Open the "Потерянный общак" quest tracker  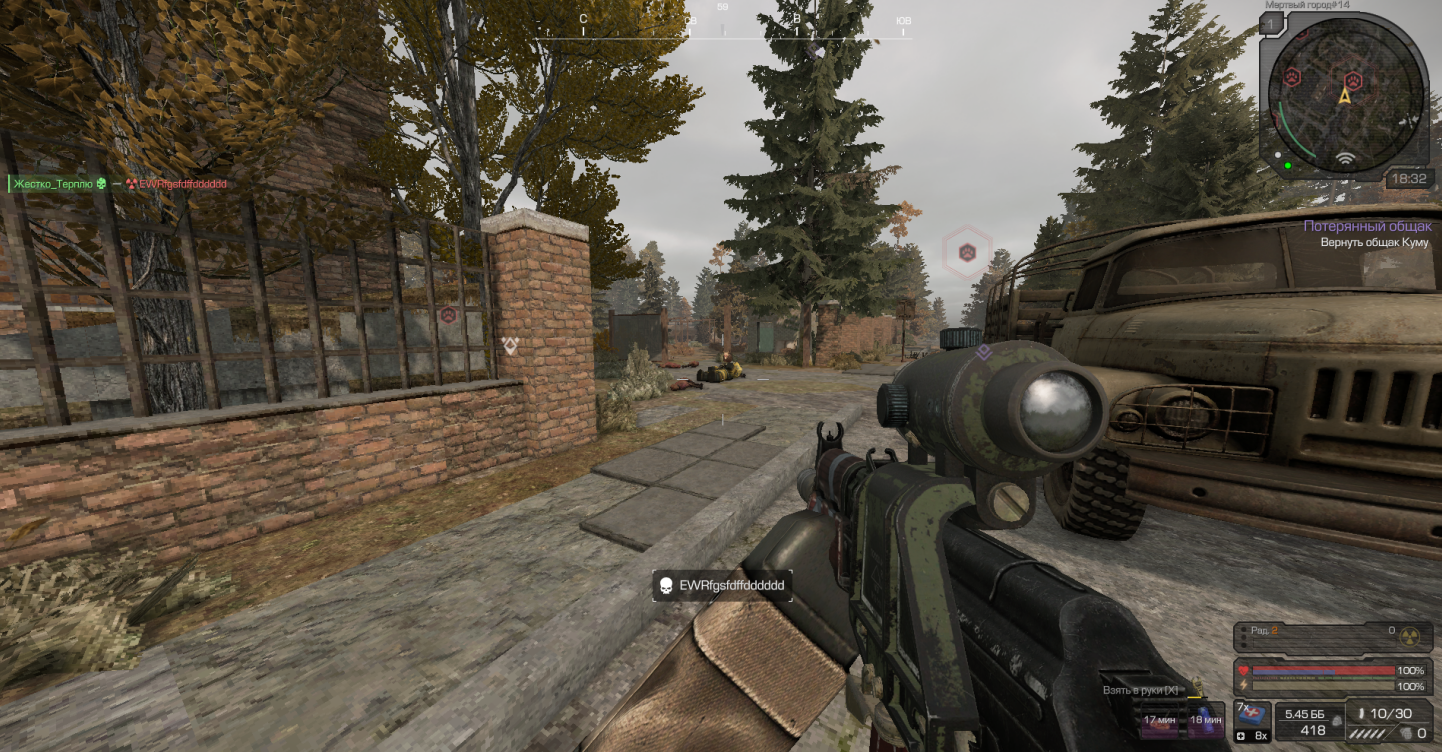pyautogui.click(x=1366, y=227)
